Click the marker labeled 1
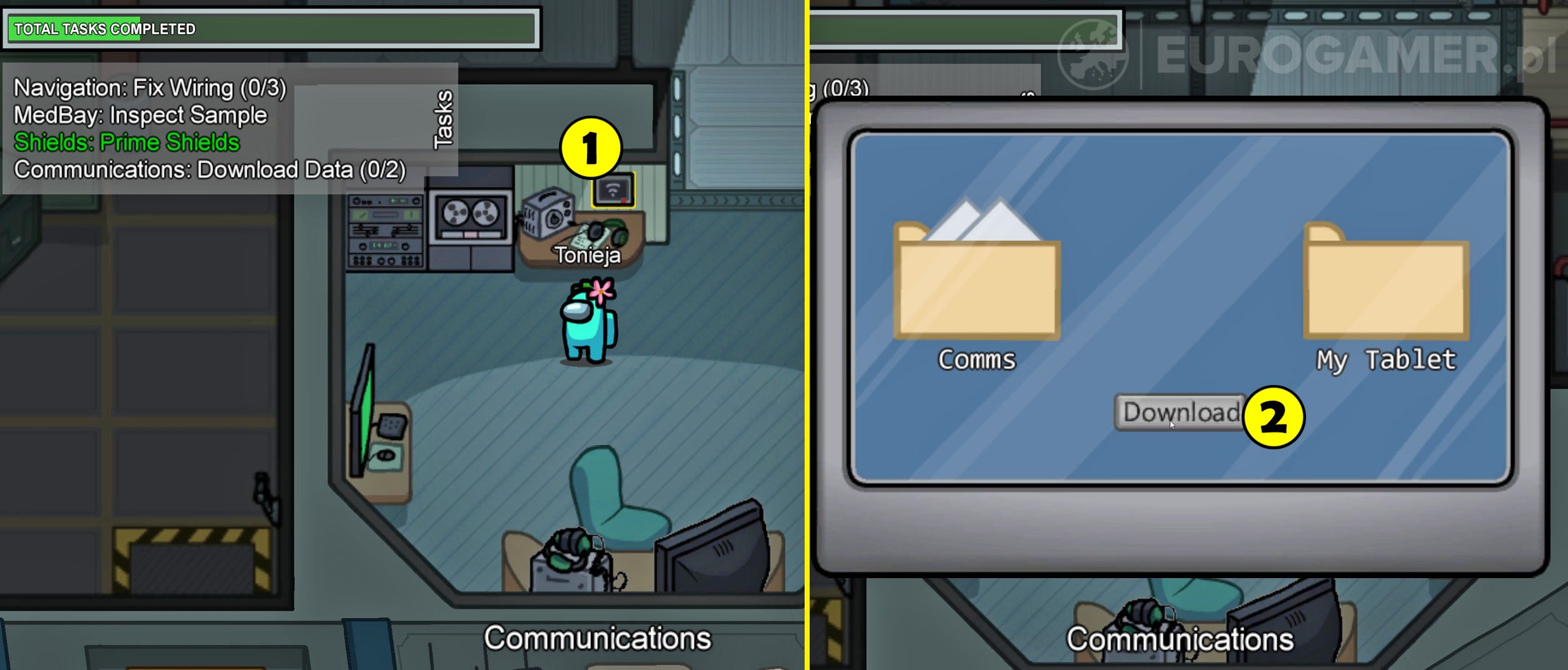This screenshot has width=1568, height=670. click(590, 147)
